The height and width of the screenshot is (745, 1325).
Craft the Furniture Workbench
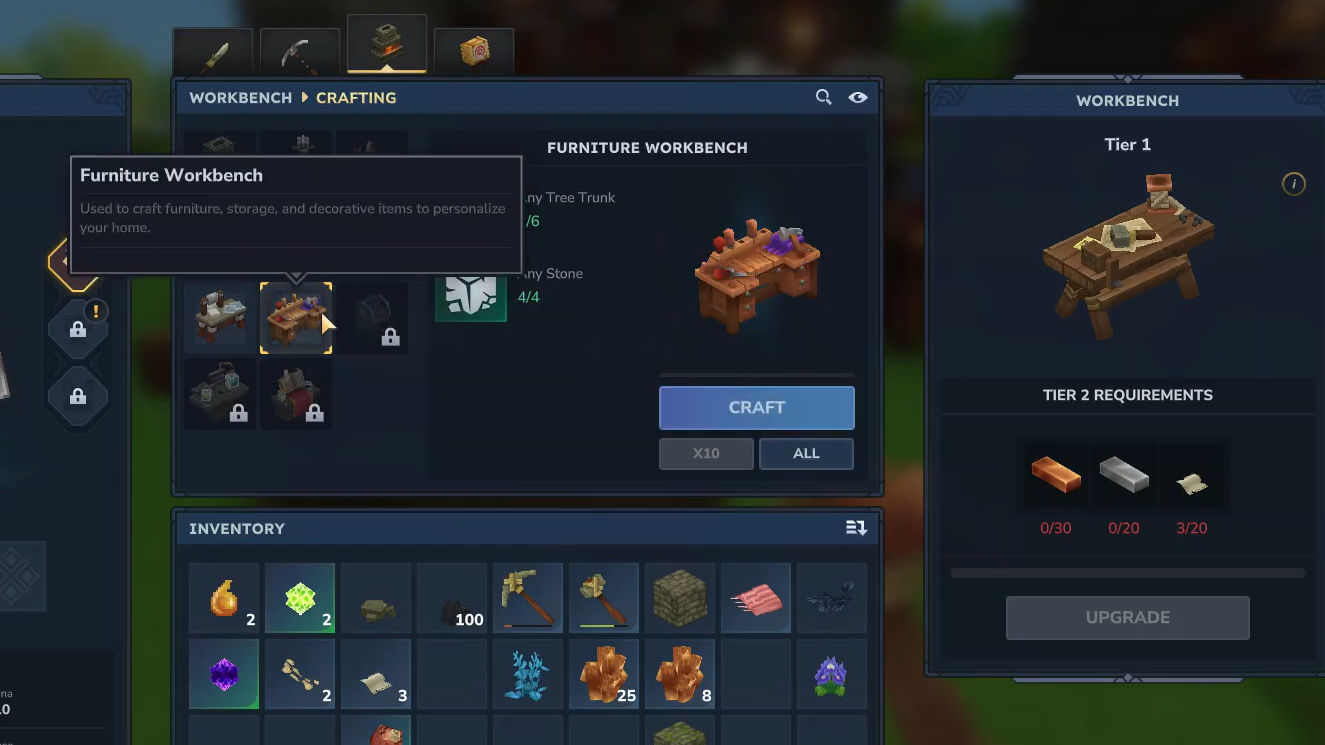pyautogui.click(x=756, y=408)
